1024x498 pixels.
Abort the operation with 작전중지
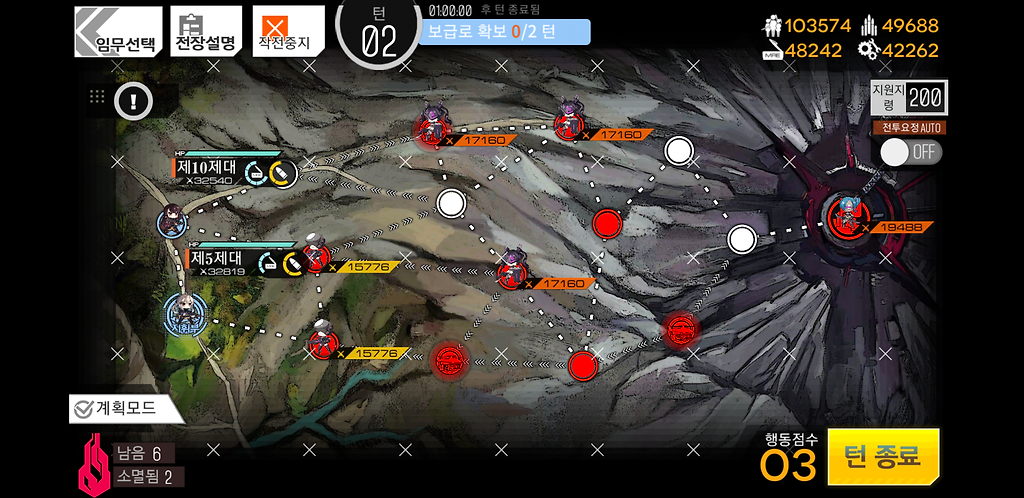pyautogui.click(x=287, y=32)
